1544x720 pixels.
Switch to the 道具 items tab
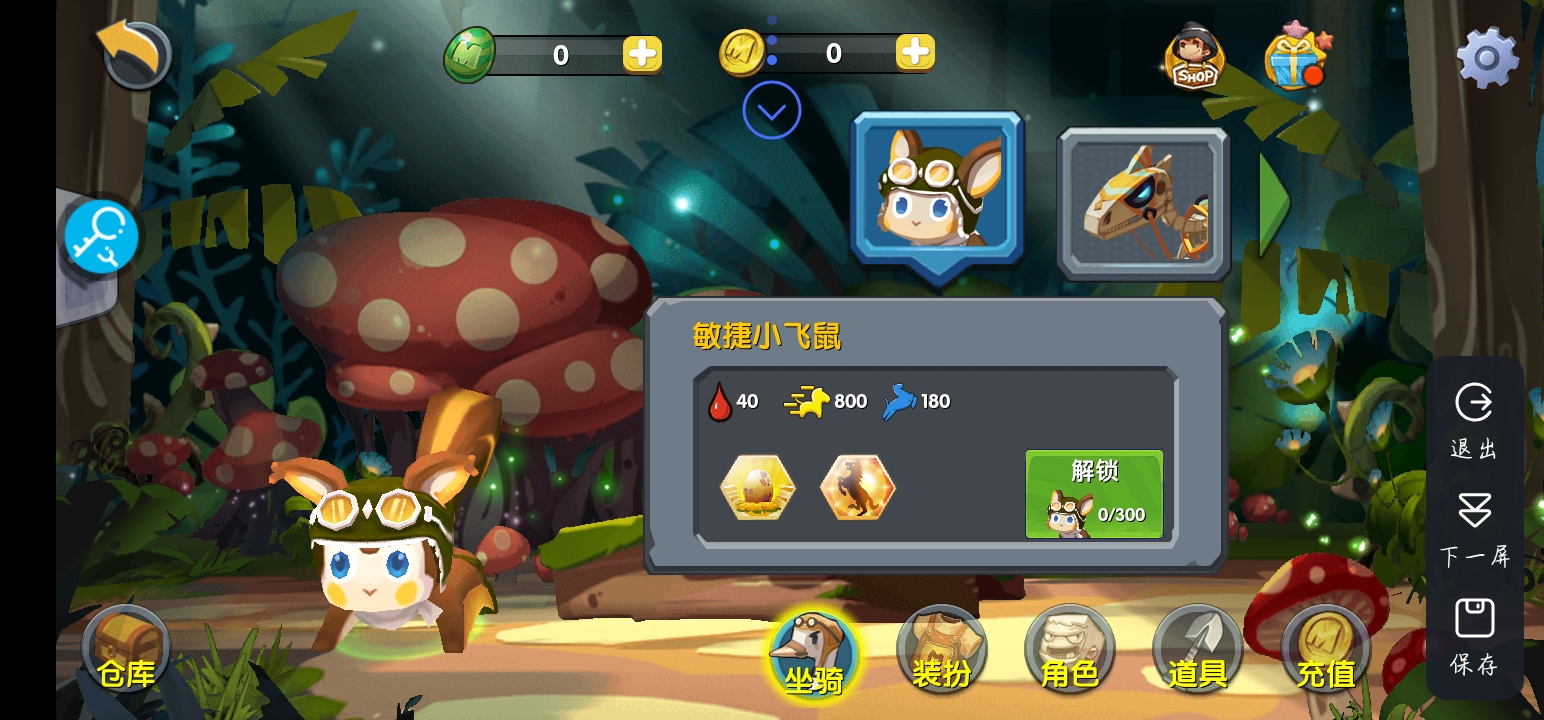coord(1197,652)
